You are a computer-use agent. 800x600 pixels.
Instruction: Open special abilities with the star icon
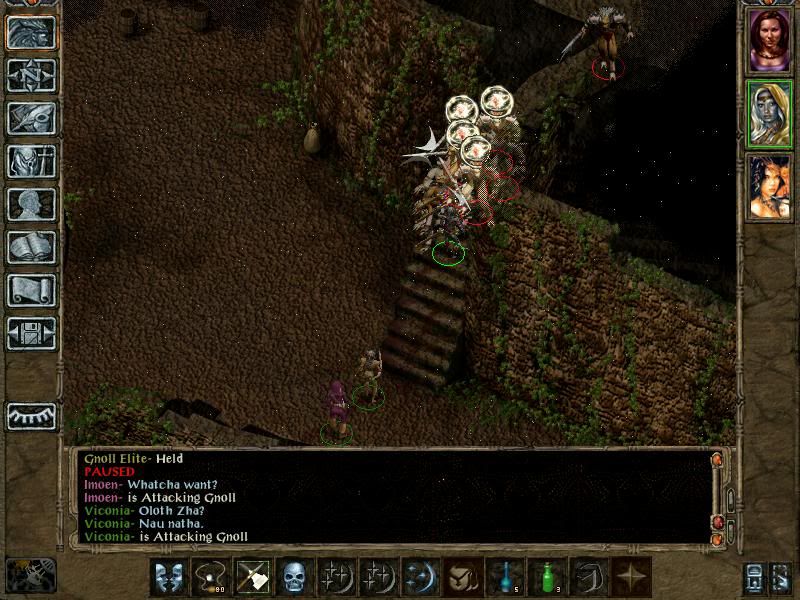coord(631,577)
